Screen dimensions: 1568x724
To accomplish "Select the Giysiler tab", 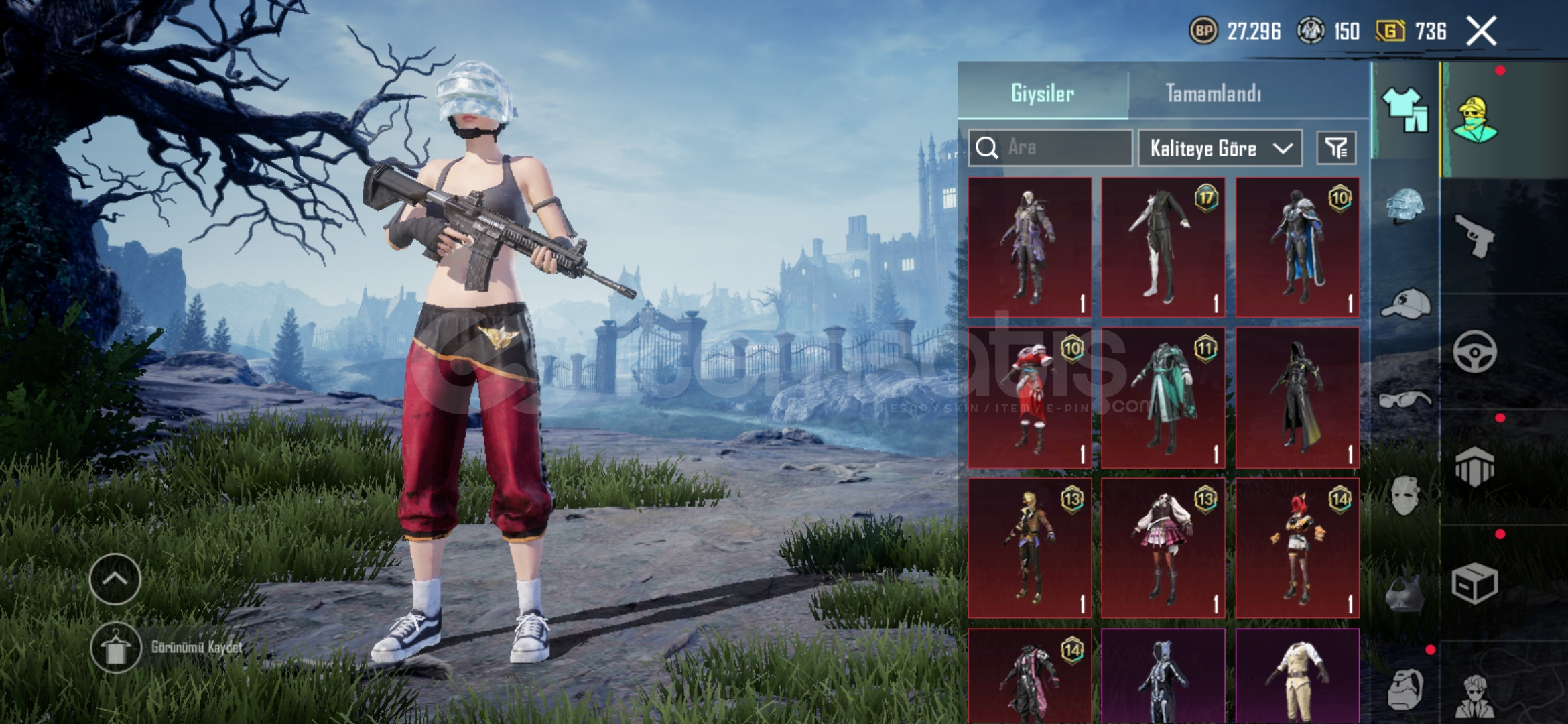I will pyautogui.click(x=1043, y=93).
